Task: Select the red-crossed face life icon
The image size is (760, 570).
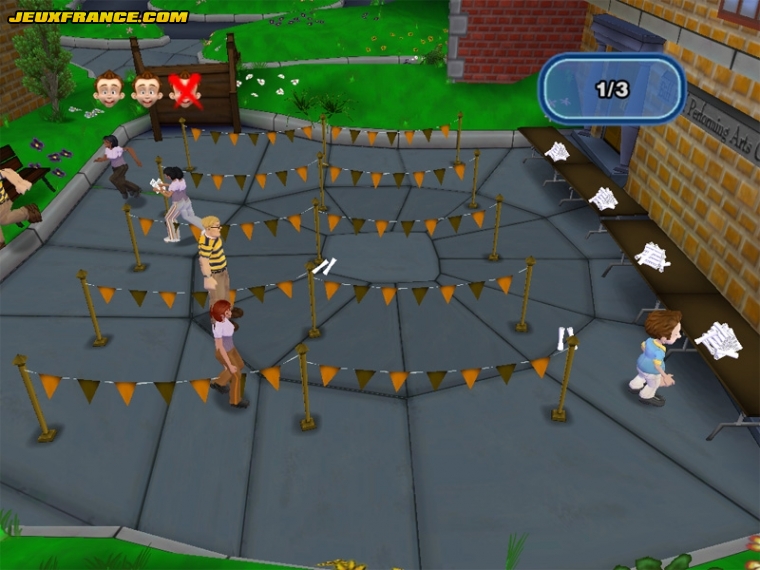Action: click(x=184, y=90)
